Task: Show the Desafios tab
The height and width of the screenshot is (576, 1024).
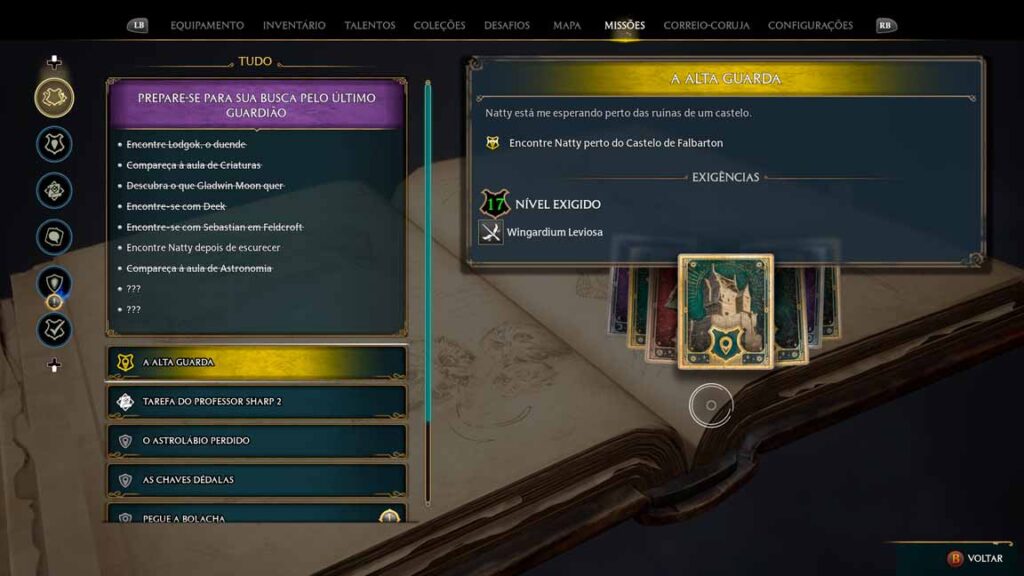Action: [x=507, y=25]
